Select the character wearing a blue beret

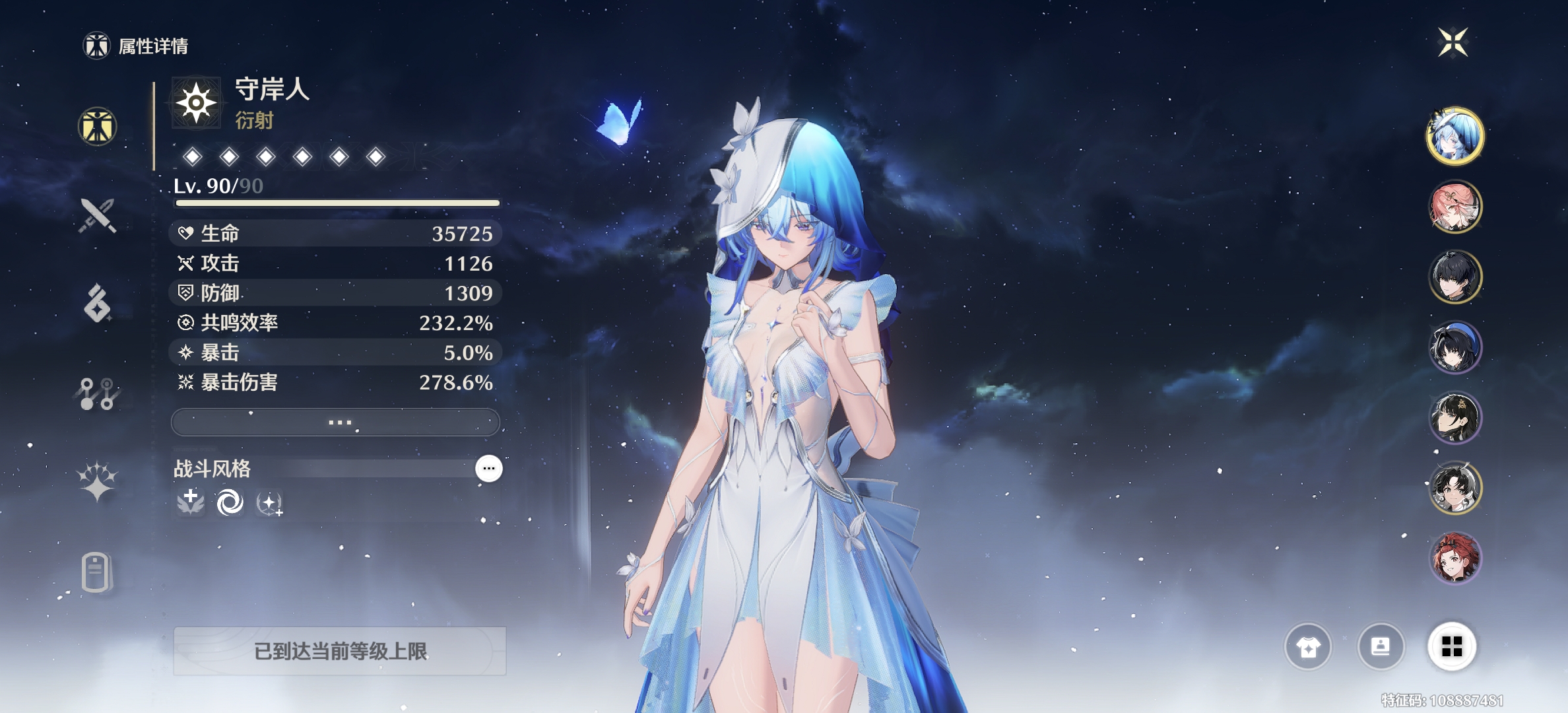(x=1455, y=347)
